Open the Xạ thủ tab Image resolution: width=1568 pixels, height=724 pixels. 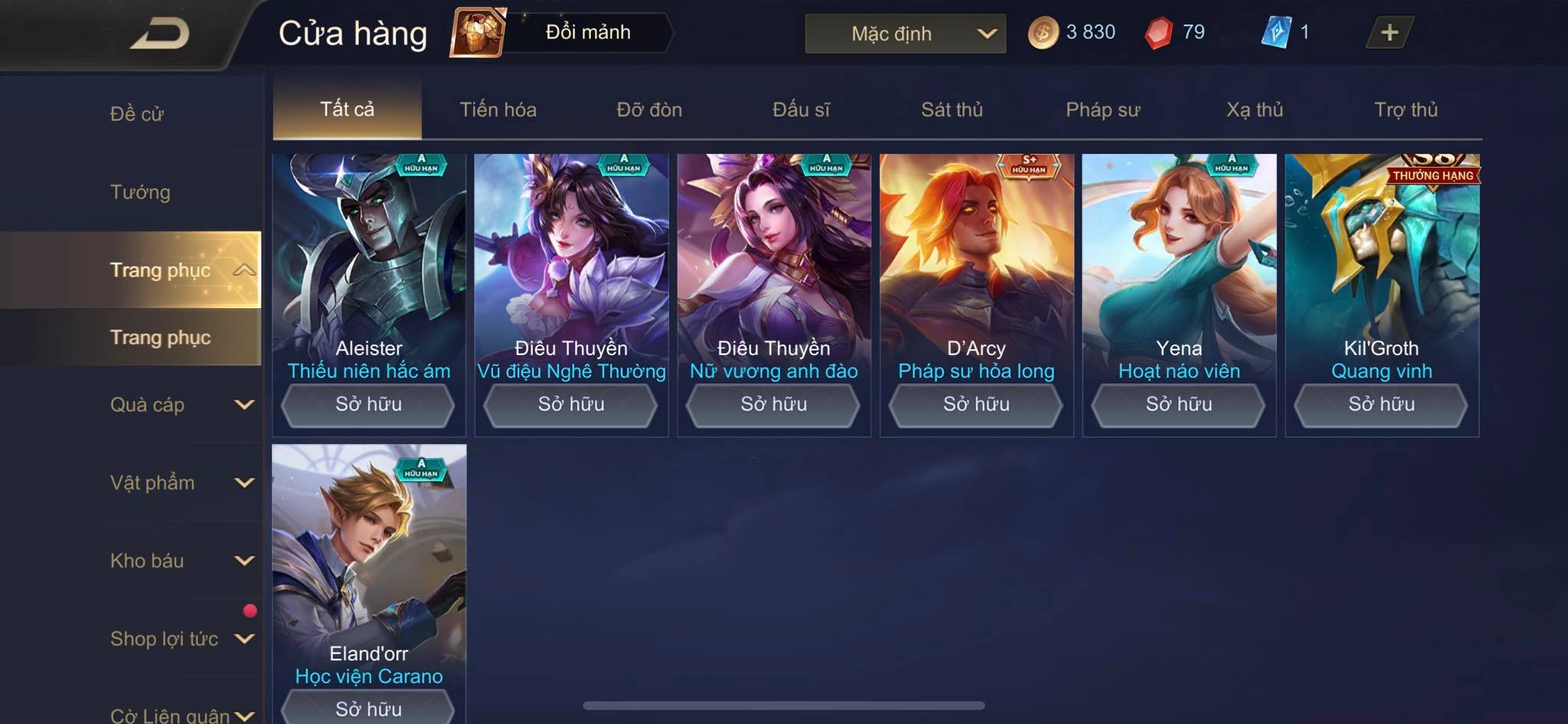(x=1254, y=109)
